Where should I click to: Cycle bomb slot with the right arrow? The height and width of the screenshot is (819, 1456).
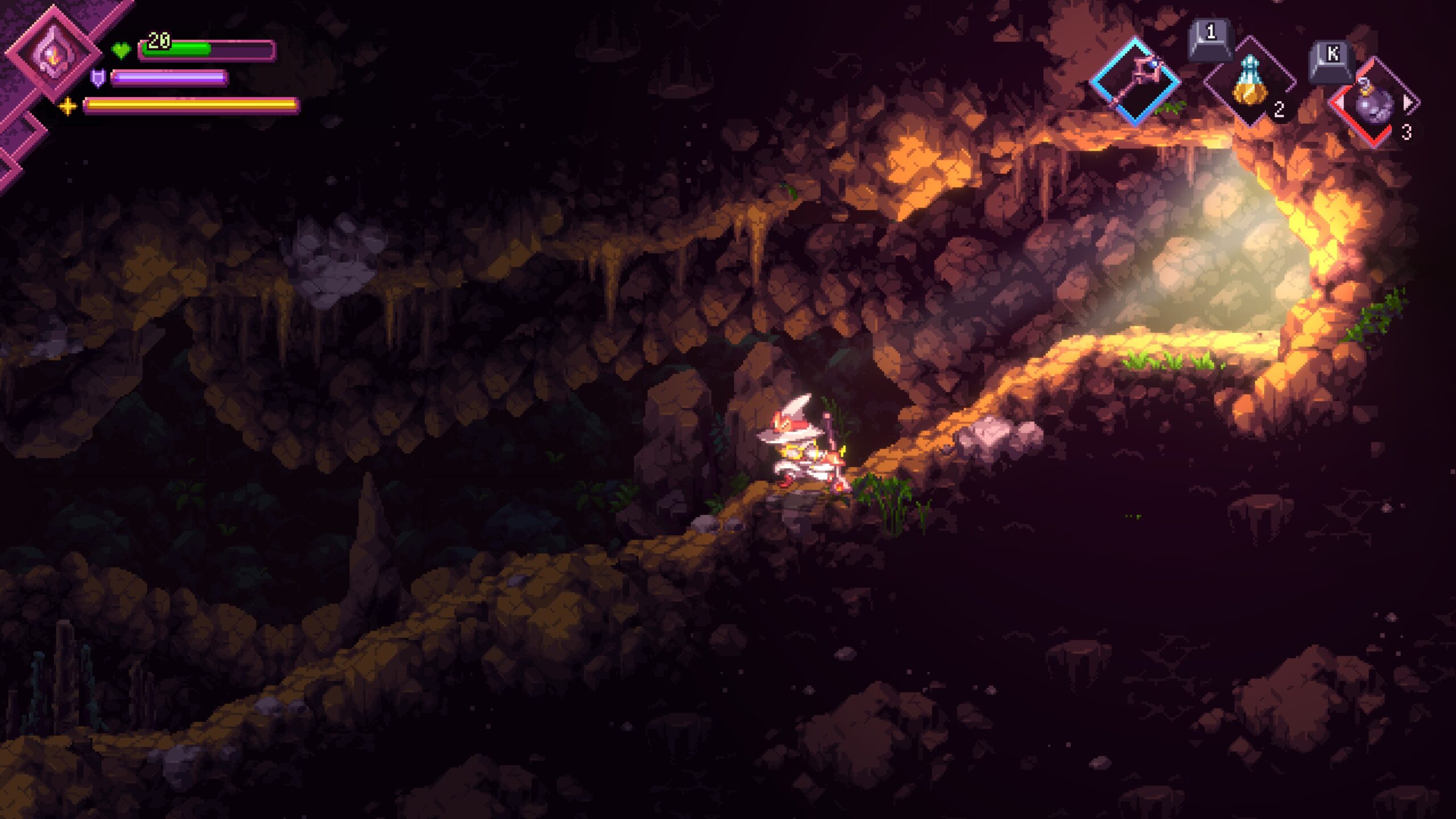pos(1408,103)
